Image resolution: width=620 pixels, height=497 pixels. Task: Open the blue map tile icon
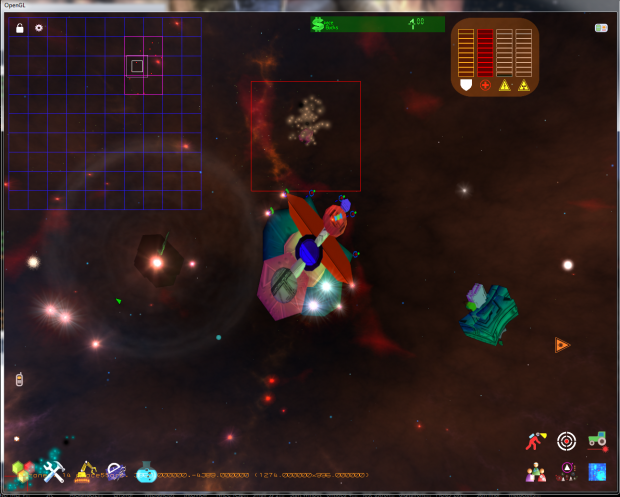tap(597, 471)
